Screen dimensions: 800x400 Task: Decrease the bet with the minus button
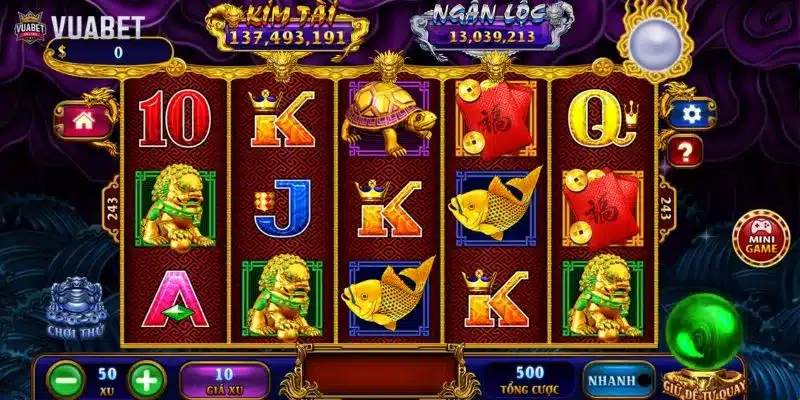pyautogui.click(x=66, y=381)
